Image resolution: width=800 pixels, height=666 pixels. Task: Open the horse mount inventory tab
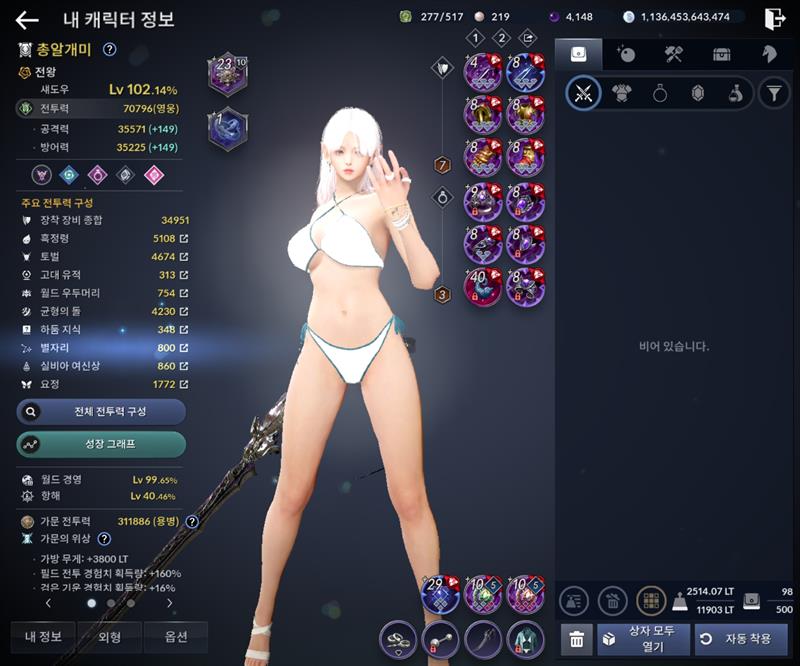769,54
